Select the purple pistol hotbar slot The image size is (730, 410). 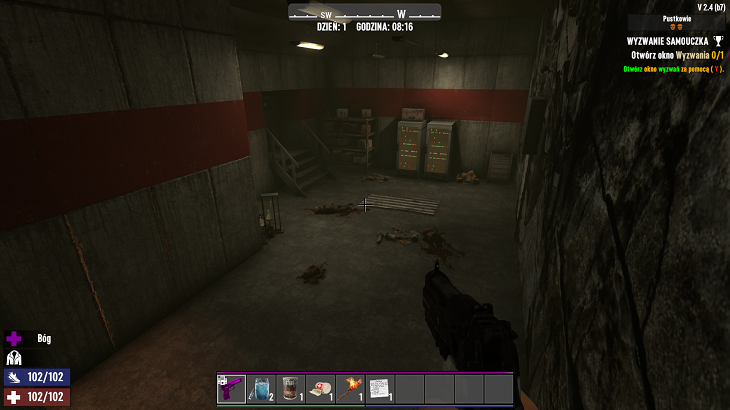231,388
